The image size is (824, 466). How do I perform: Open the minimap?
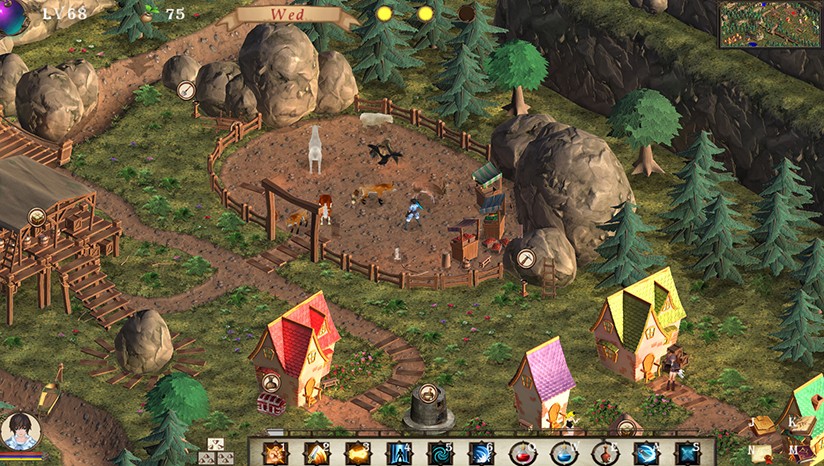[769, 24]
